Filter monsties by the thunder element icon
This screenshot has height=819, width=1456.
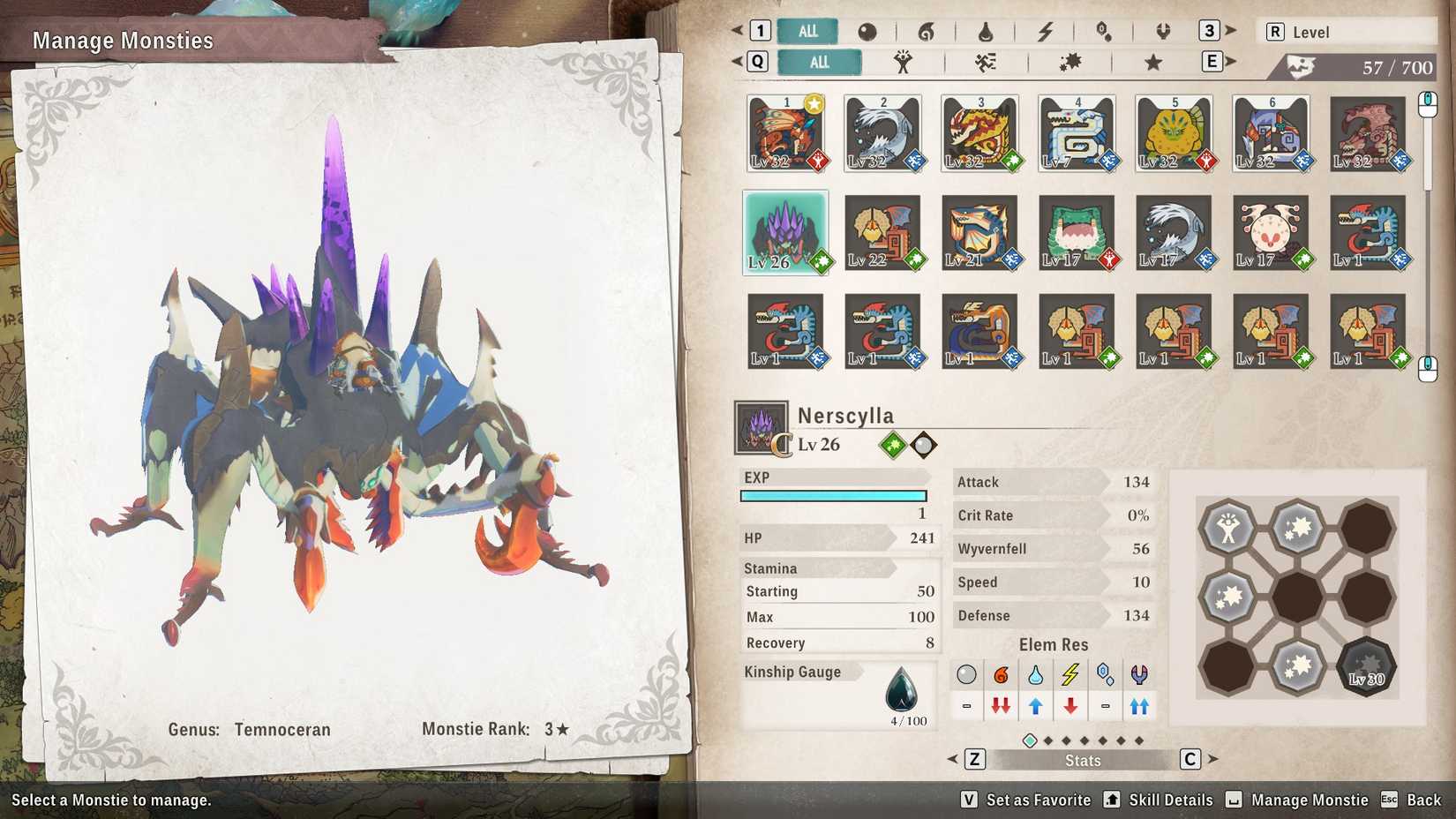pyautogui.click(x=1046, y=31)
